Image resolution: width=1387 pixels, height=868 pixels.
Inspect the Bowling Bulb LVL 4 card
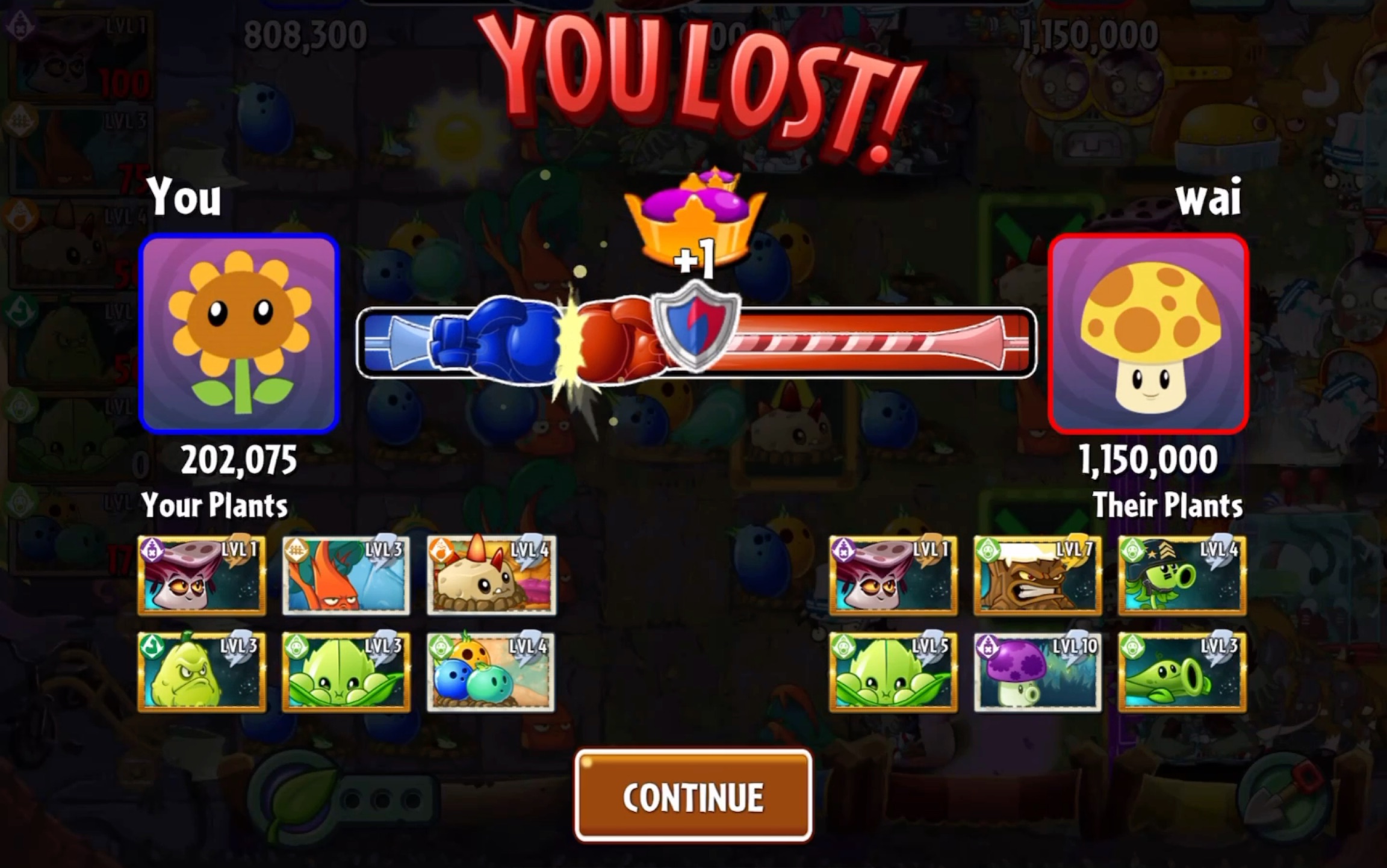pyautogui.click(x=491, y=672)
